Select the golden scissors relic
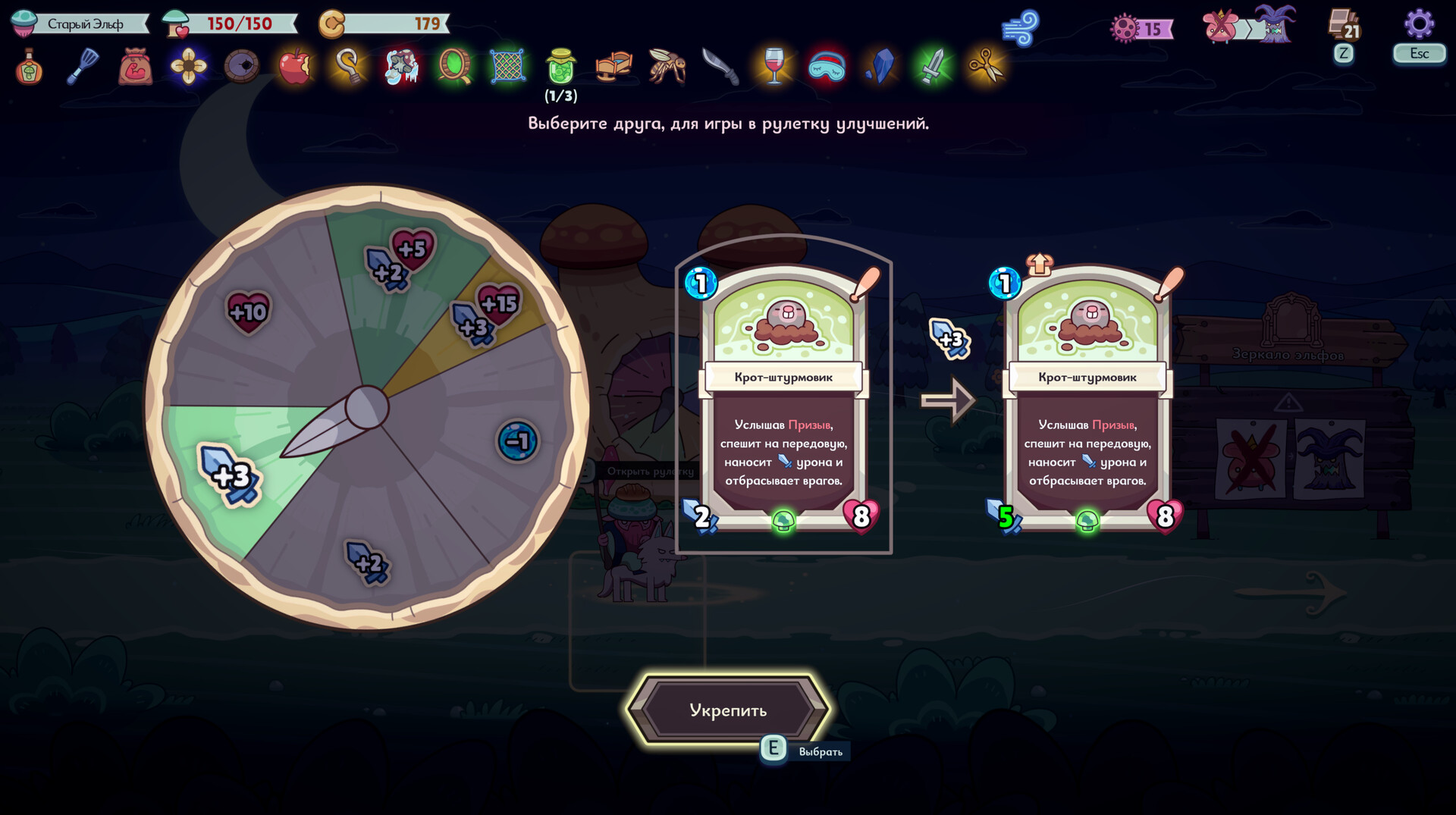 tap(986, 67)
